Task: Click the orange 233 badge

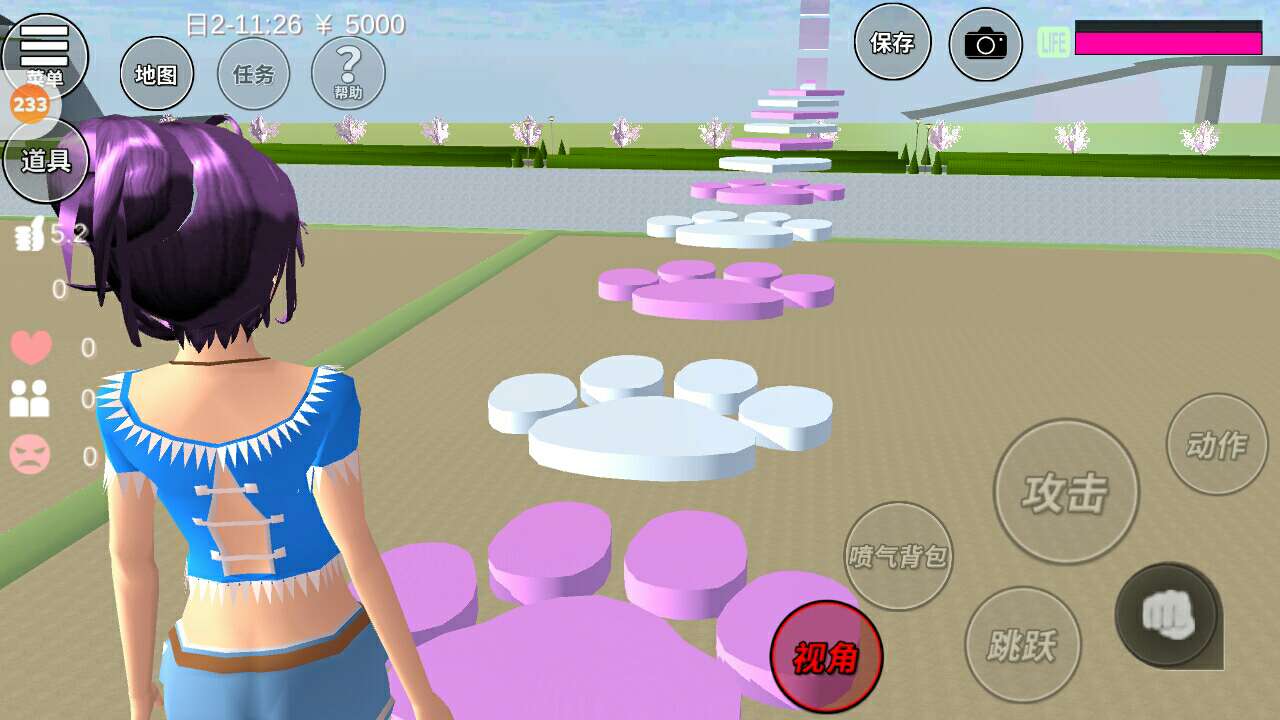Action: pos(30,104)
